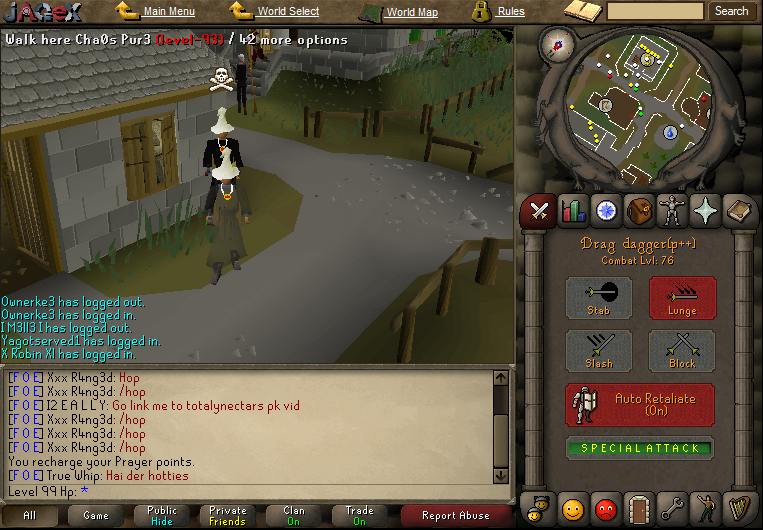Select the Block attack style

[x=682, y=351]
